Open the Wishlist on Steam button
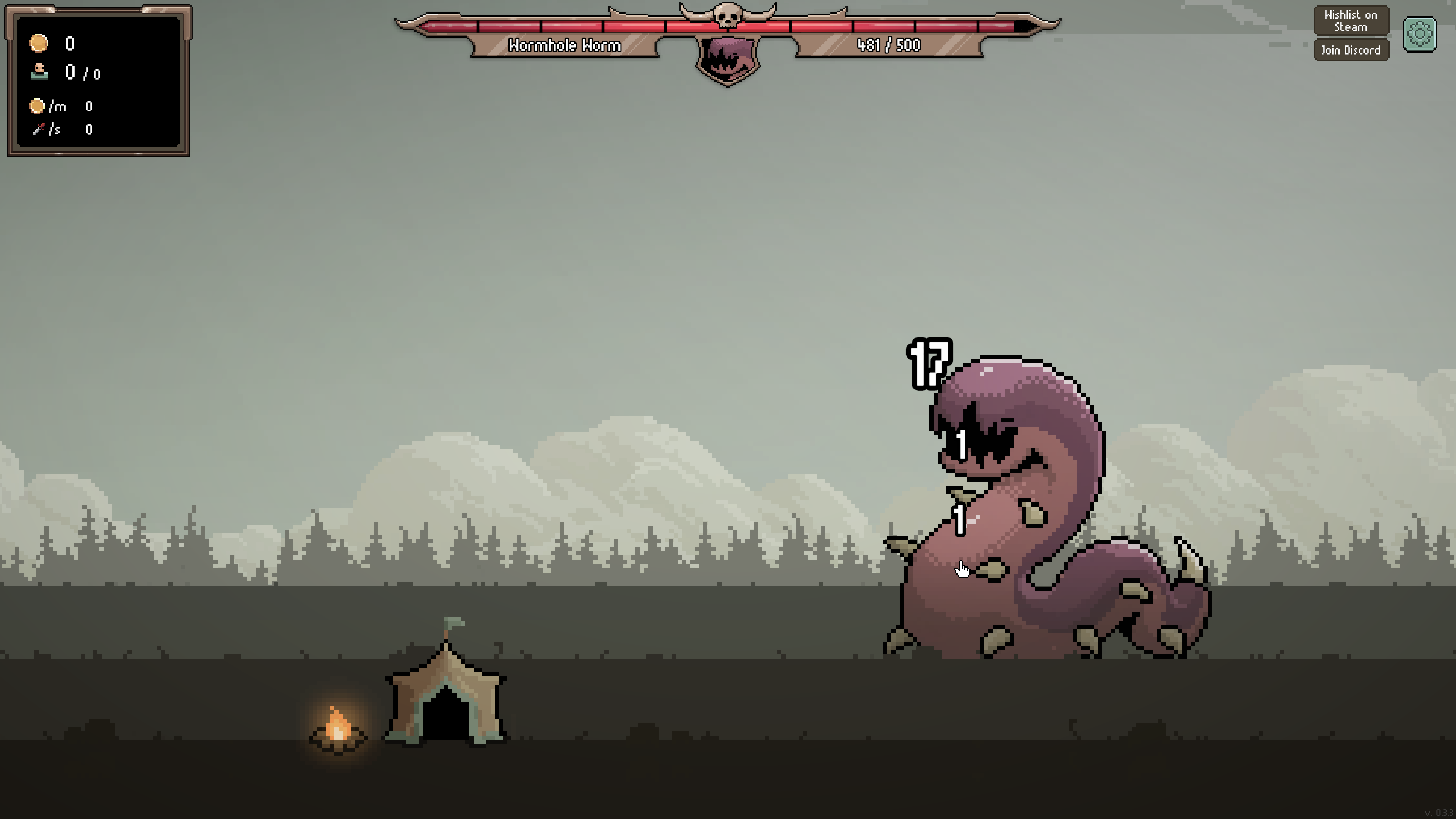This screenshot has height=819, width=1456. click(1351, 21)
